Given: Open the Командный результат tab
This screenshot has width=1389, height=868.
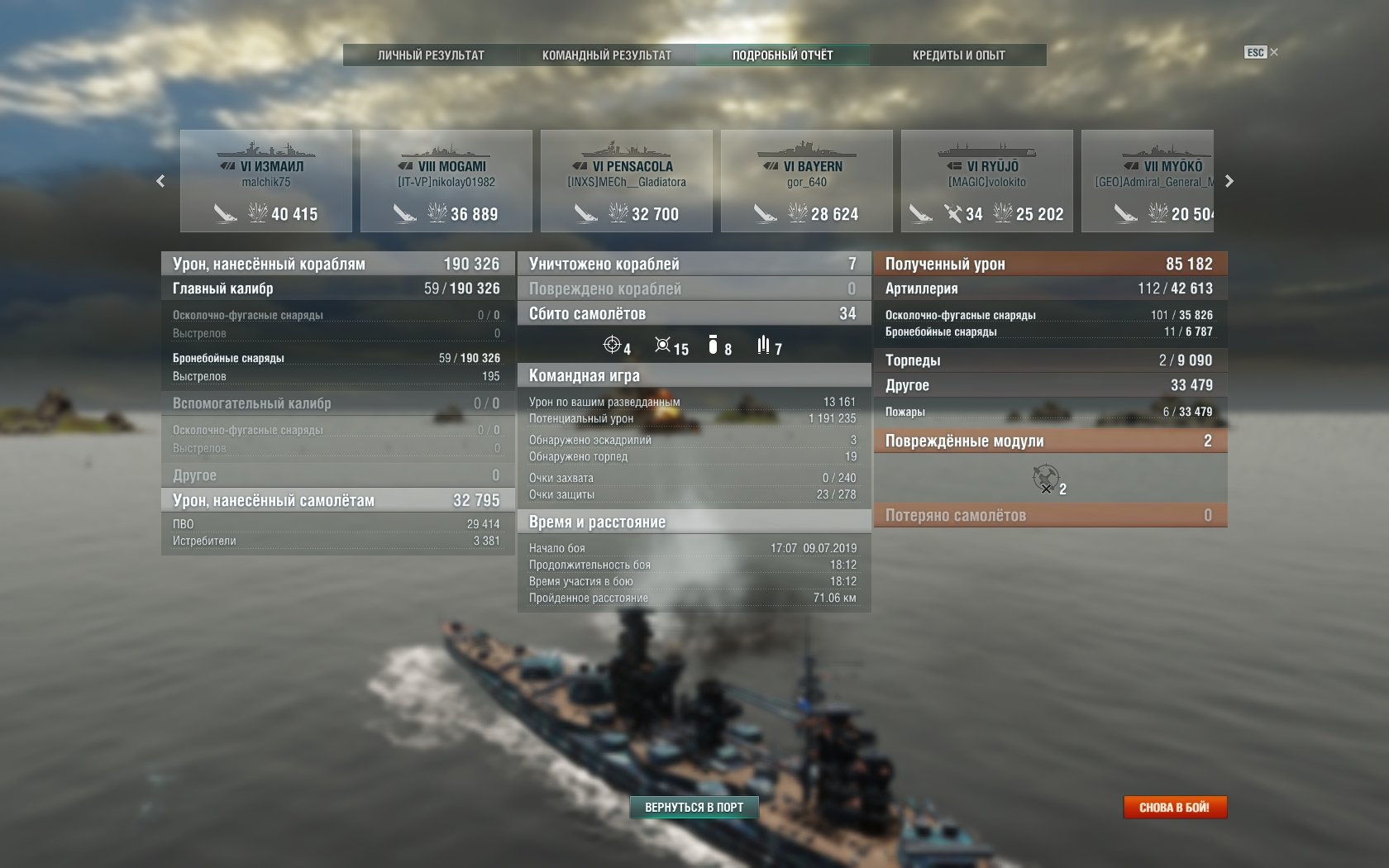Looking at the screenshot, I should pyautogui.click(x=607, y=55).
